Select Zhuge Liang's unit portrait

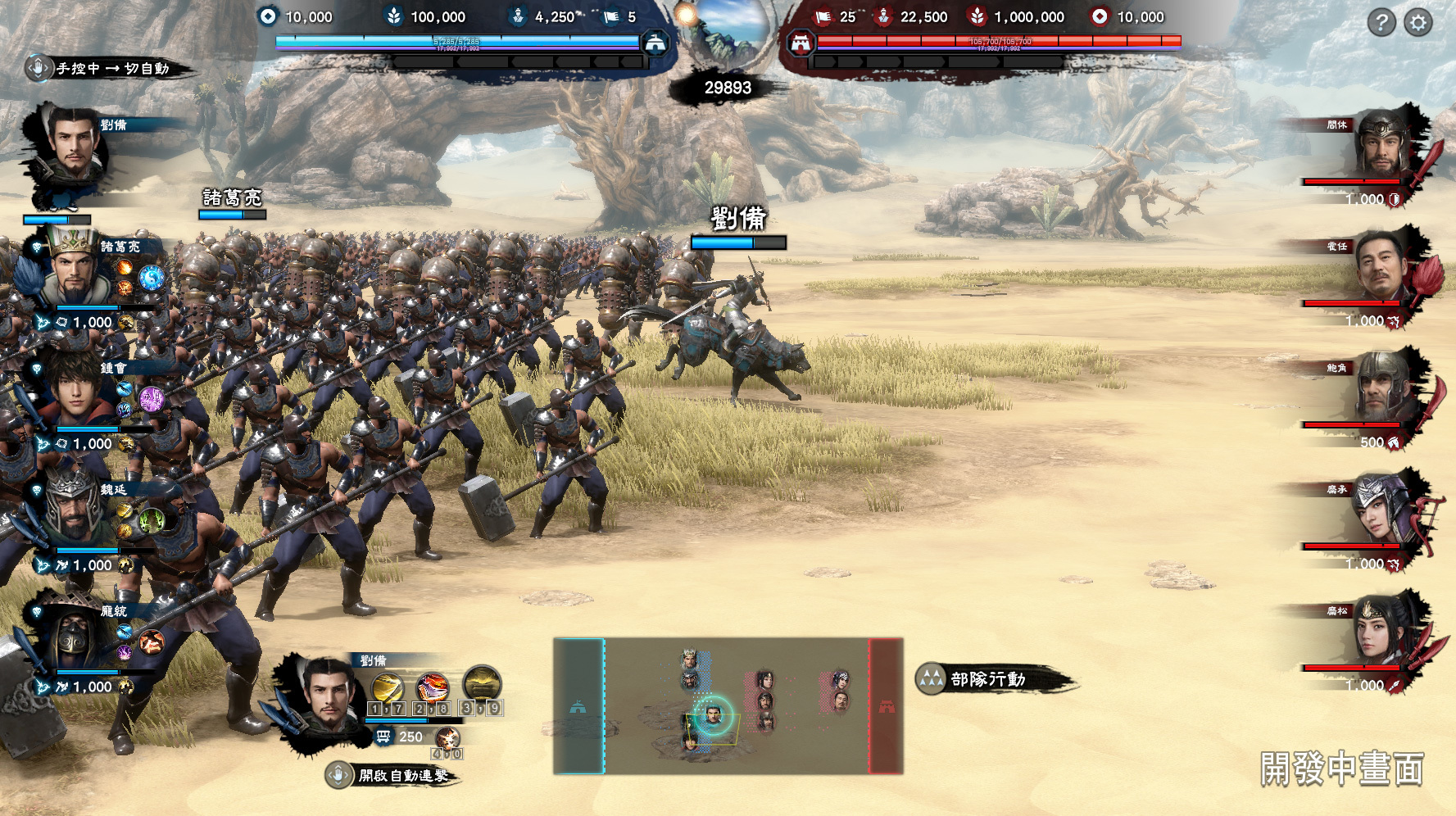coord(75,270)
